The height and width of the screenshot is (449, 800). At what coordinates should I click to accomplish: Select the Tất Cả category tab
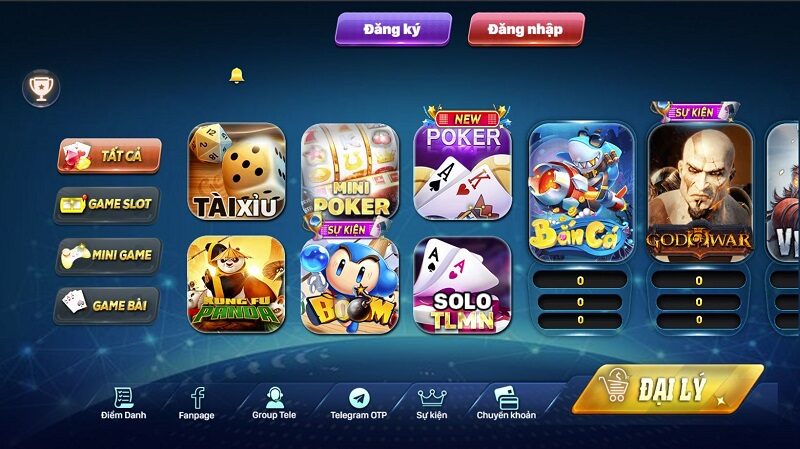coord(108,156)
